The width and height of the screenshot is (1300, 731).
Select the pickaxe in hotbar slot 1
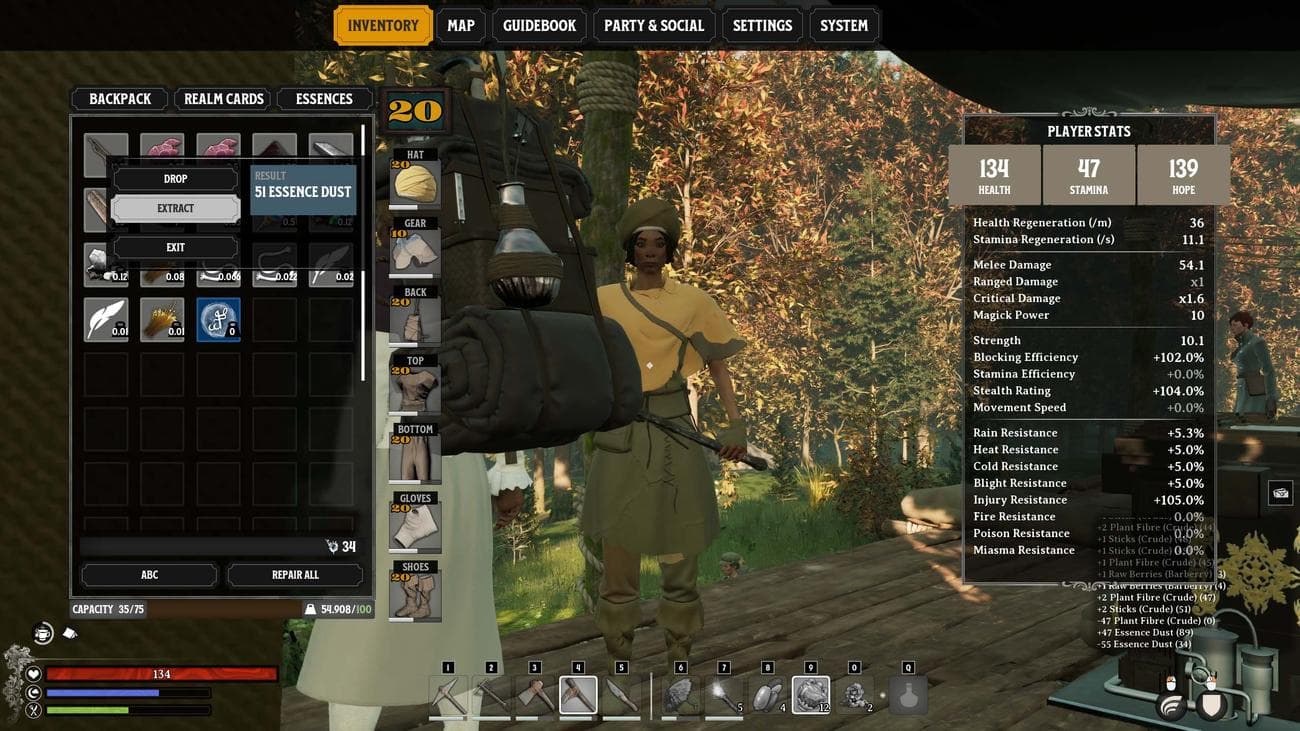pyautogui.click(x=448, y=695)
